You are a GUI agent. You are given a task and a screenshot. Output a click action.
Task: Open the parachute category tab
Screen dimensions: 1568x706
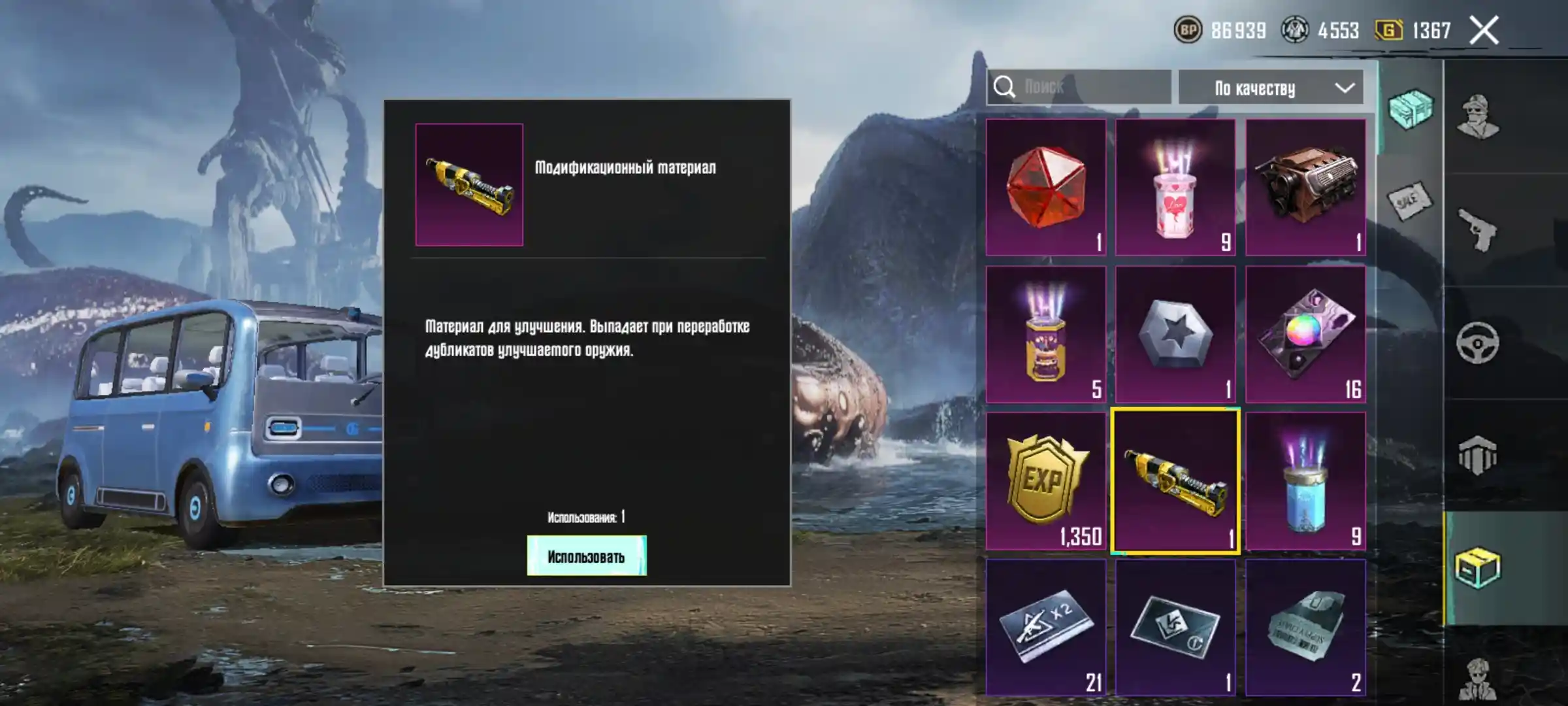(x=1478, y=455)
